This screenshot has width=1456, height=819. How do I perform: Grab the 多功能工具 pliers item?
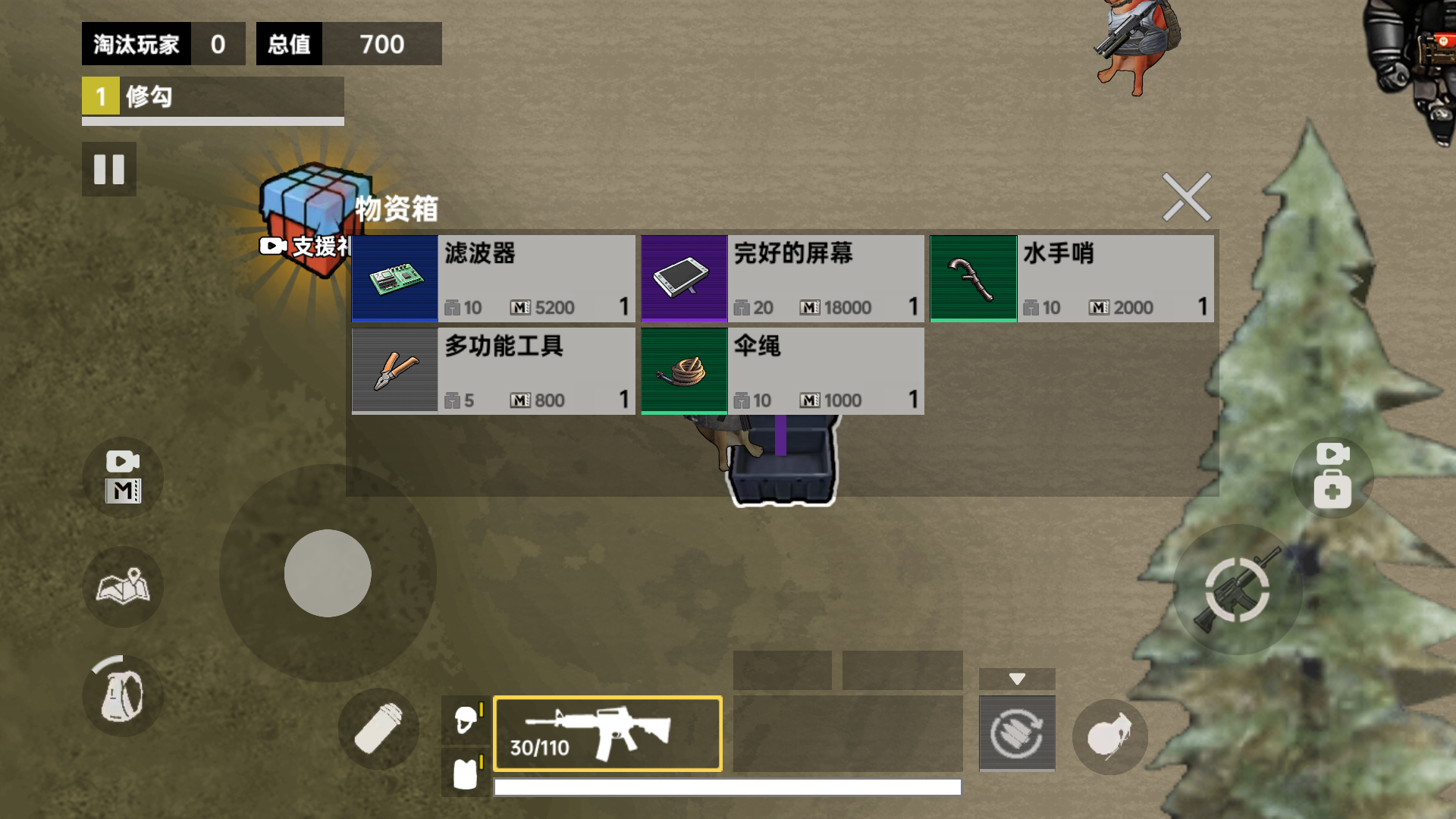(x=494, y=371)
